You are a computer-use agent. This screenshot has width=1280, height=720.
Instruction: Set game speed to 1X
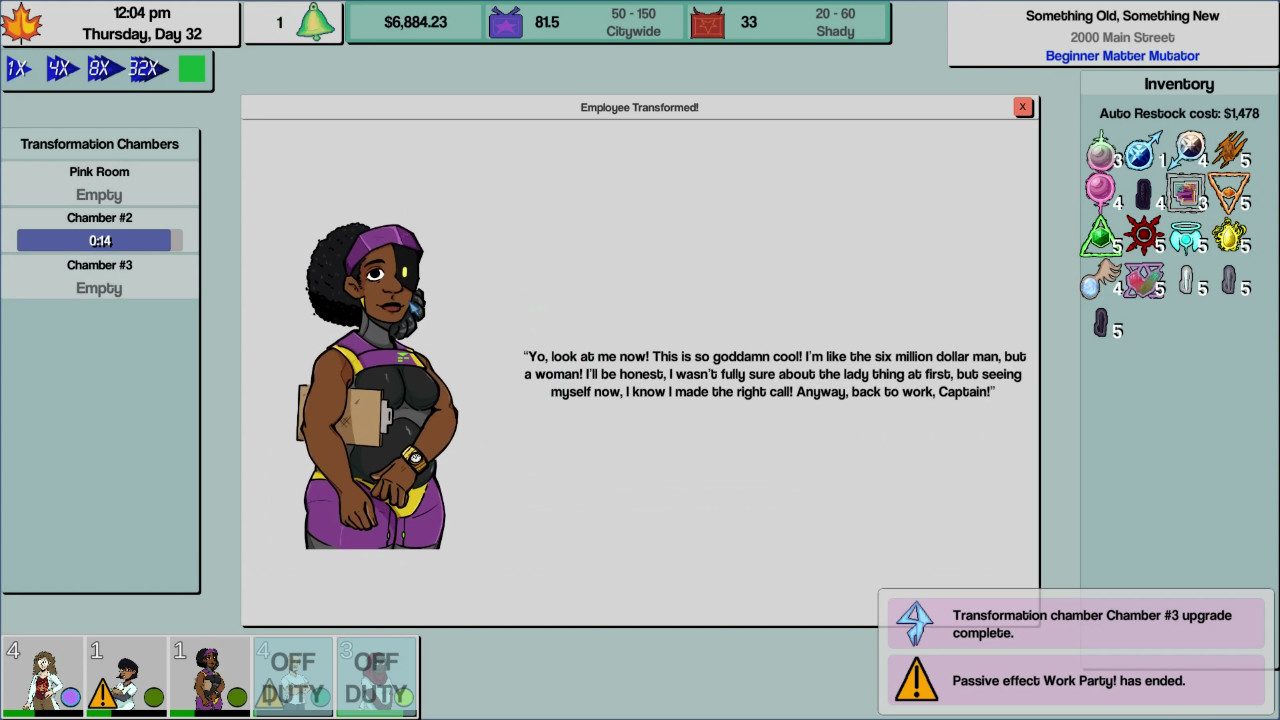[16, 69]
